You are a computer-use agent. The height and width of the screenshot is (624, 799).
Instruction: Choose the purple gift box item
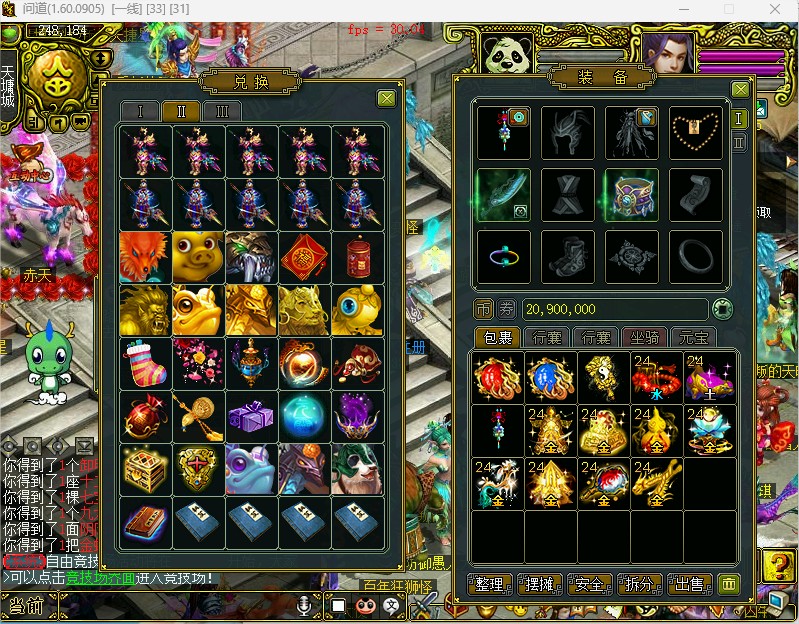coord(251,416)
